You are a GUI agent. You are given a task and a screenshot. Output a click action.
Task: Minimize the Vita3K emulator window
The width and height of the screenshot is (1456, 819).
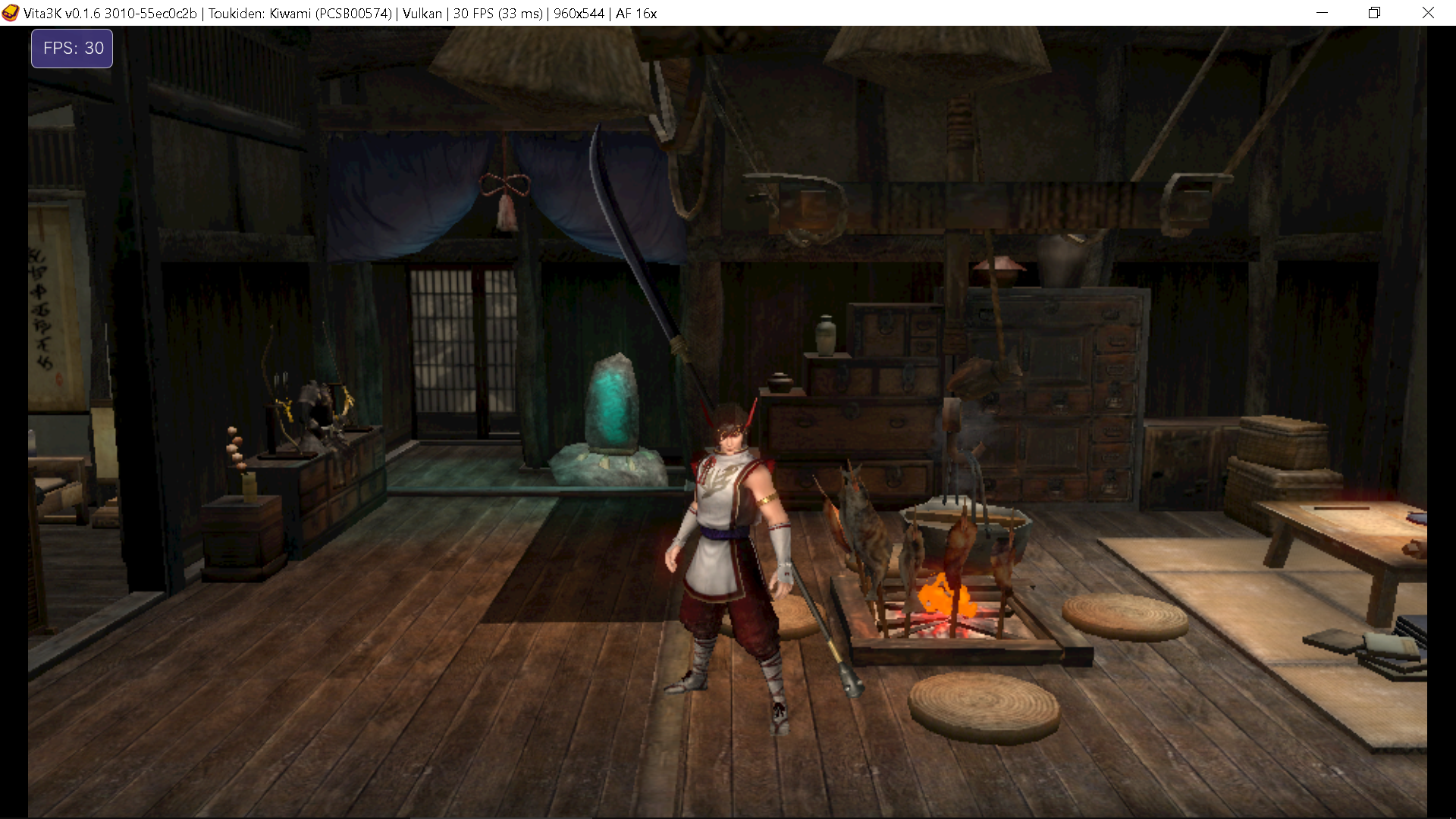pyautogui.click(x=1323, y=13)
